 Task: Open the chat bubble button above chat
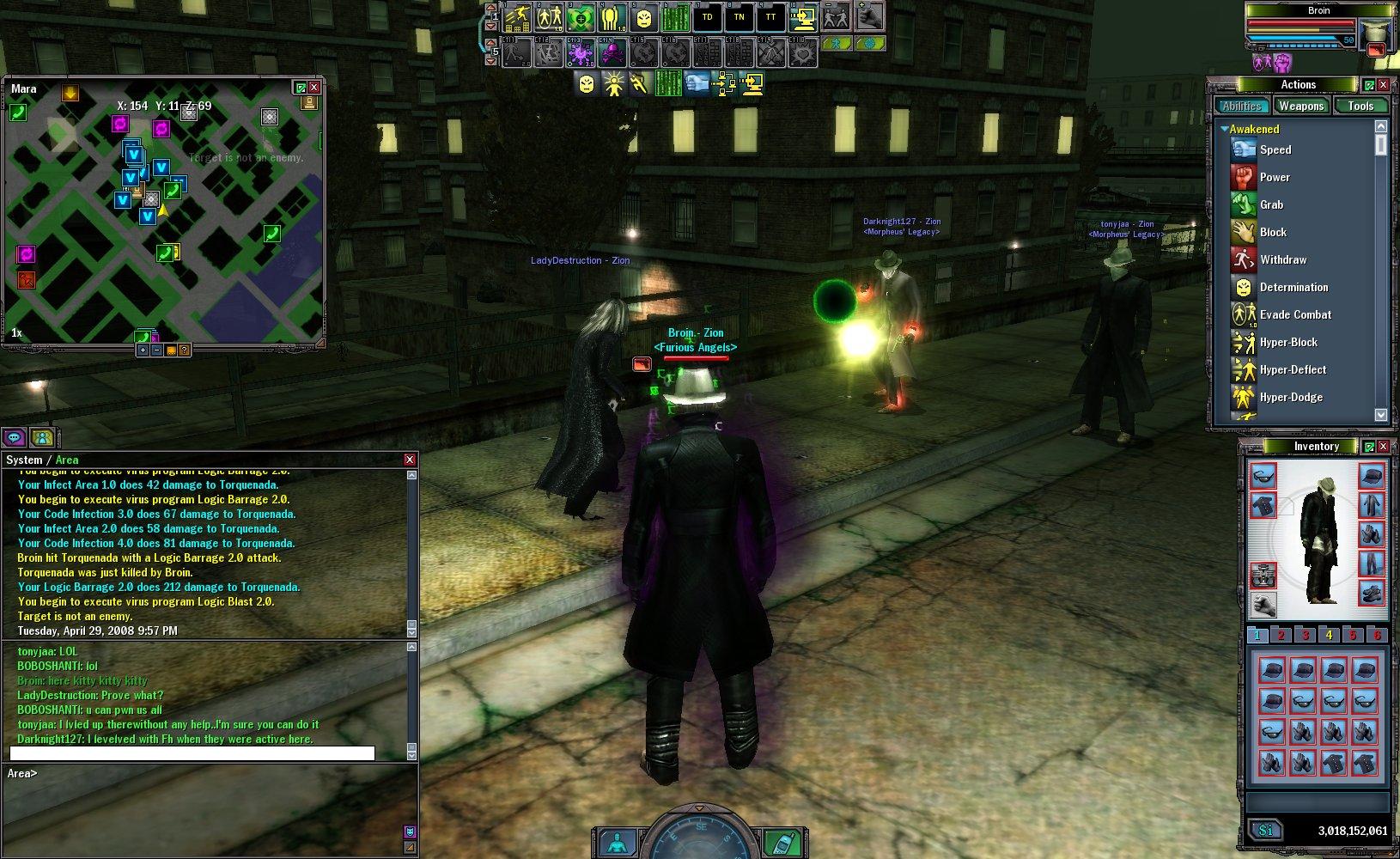click(14, 438)
